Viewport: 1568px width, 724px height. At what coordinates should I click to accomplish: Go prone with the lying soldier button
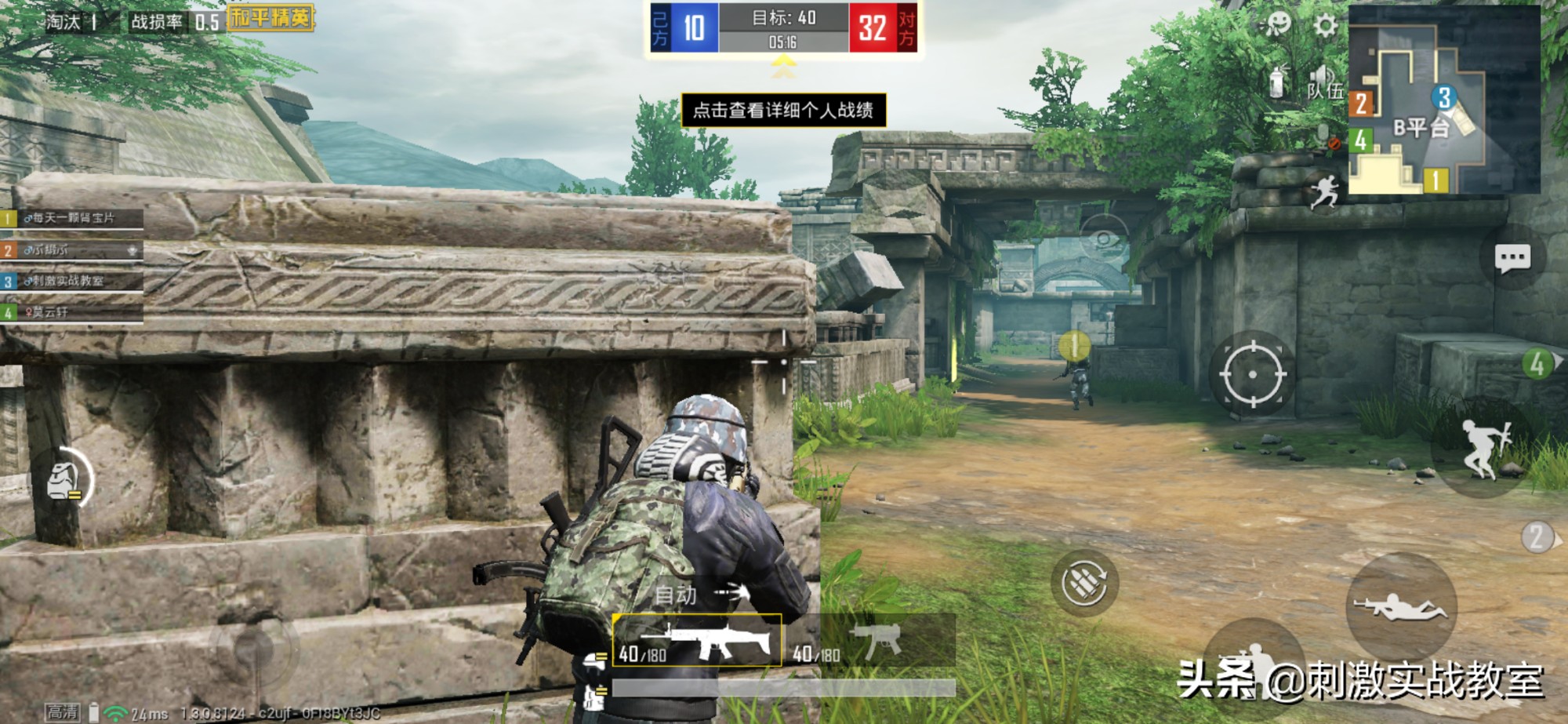[x=1402, y=608]
